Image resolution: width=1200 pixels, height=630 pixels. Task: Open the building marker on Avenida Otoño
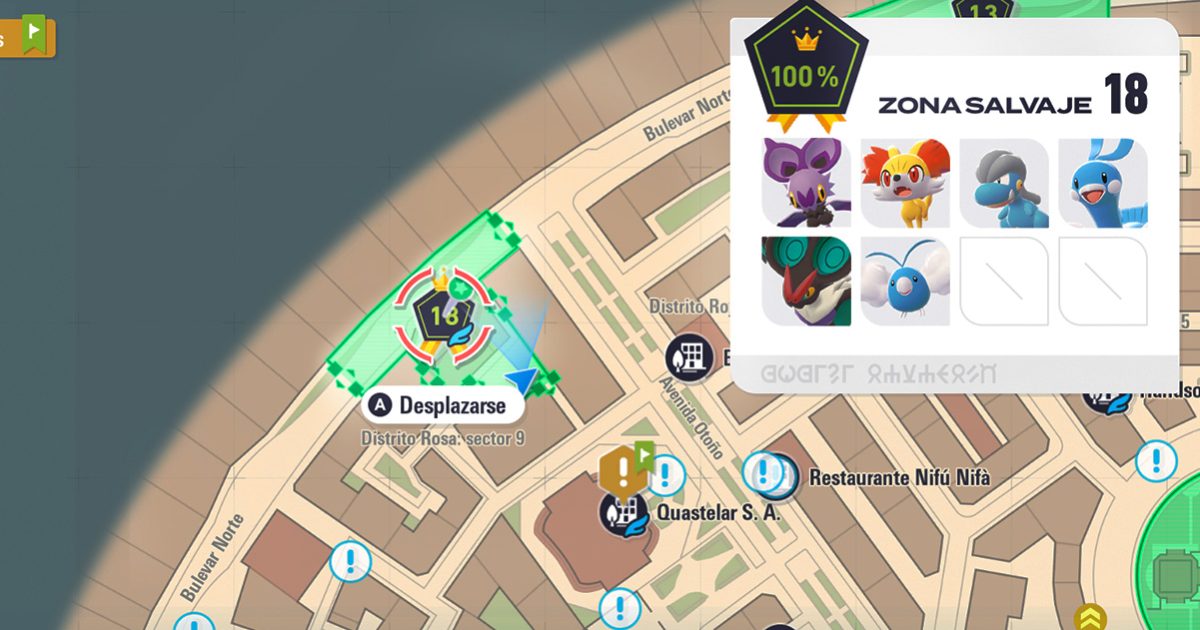pyautogui.click(x=690, y=357)
